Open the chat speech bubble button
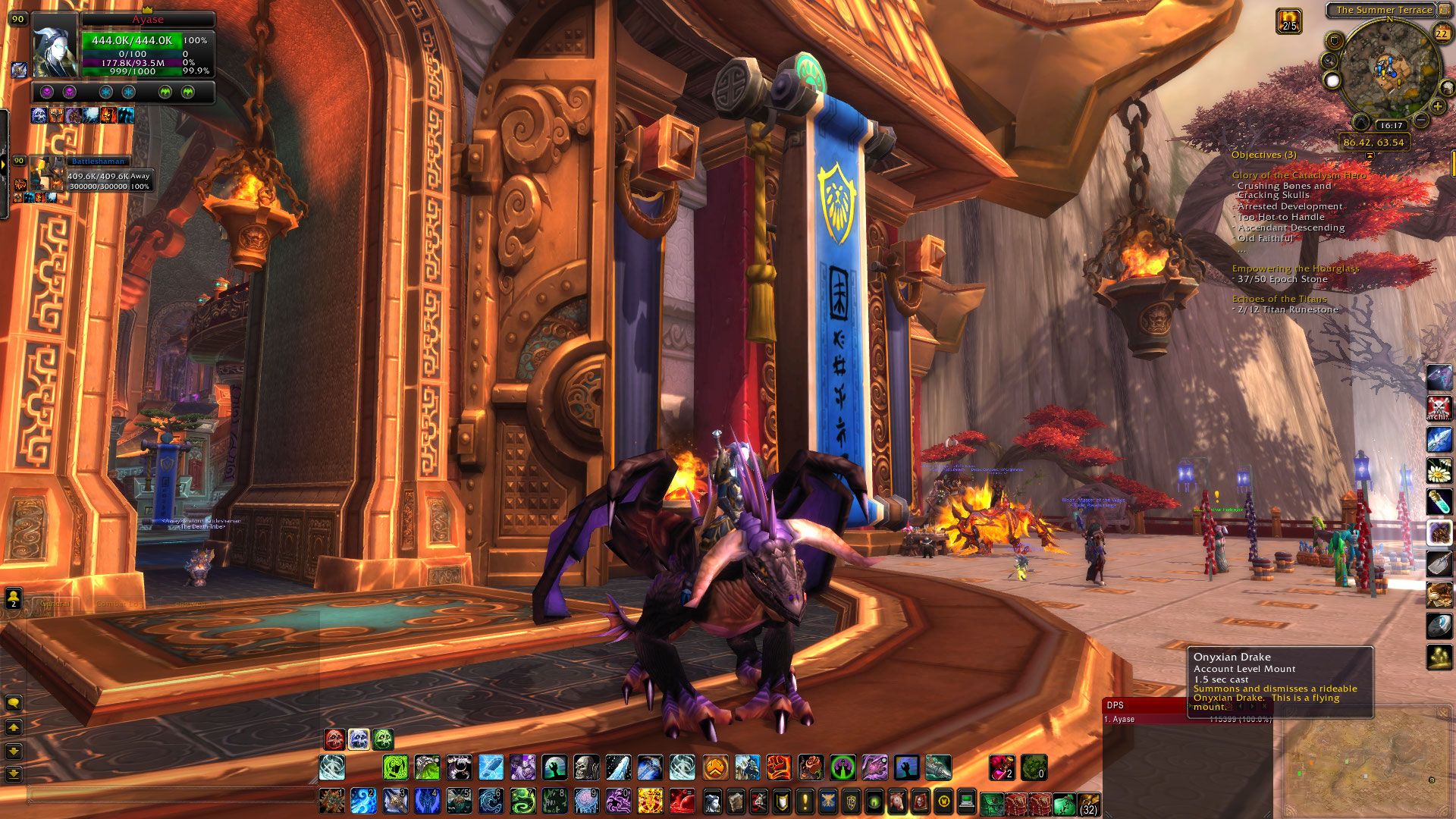The height and width of the screenshot is (819, 1456). click(x=13, y=703)
